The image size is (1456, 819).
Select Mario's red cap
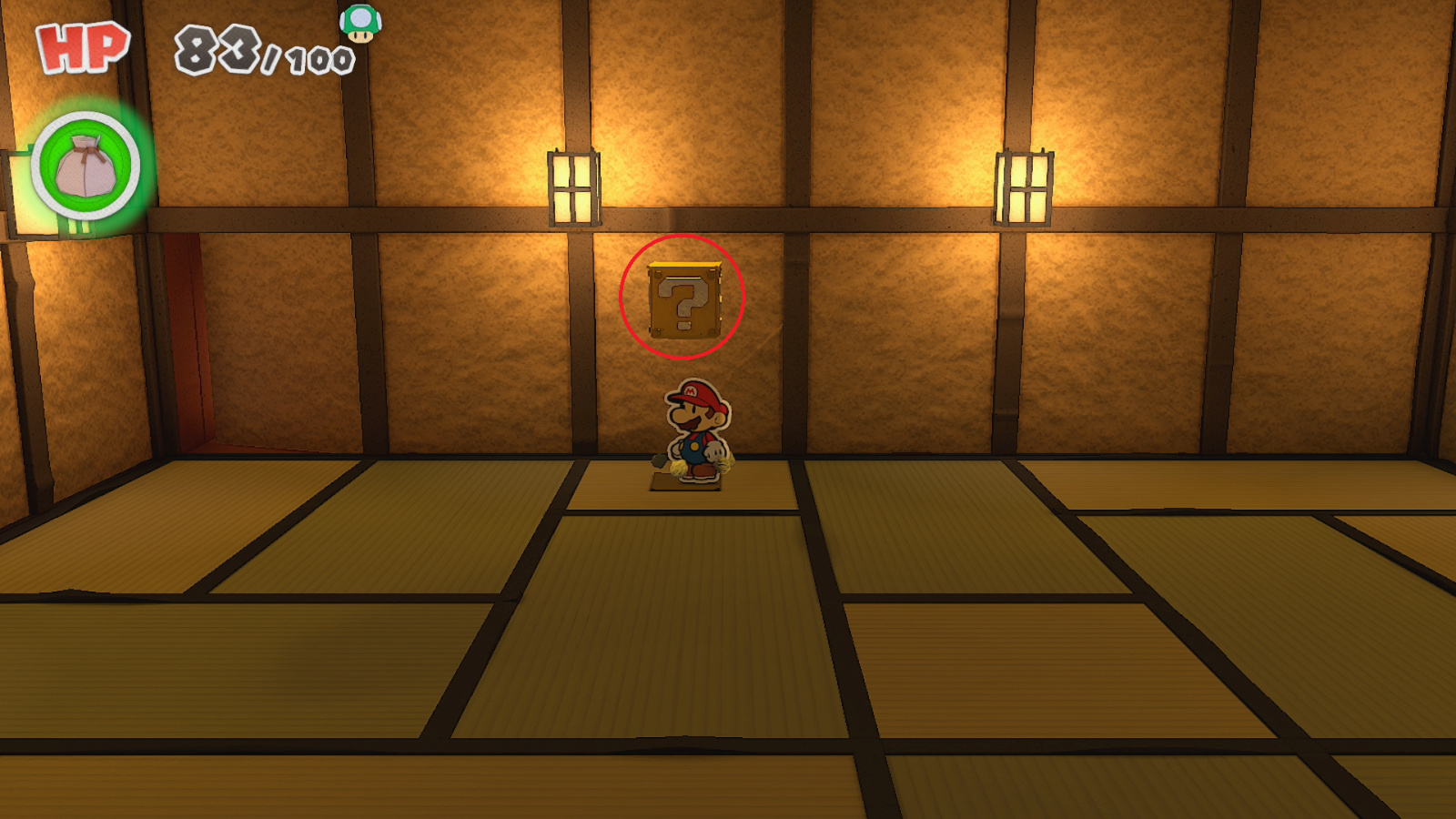692,394
